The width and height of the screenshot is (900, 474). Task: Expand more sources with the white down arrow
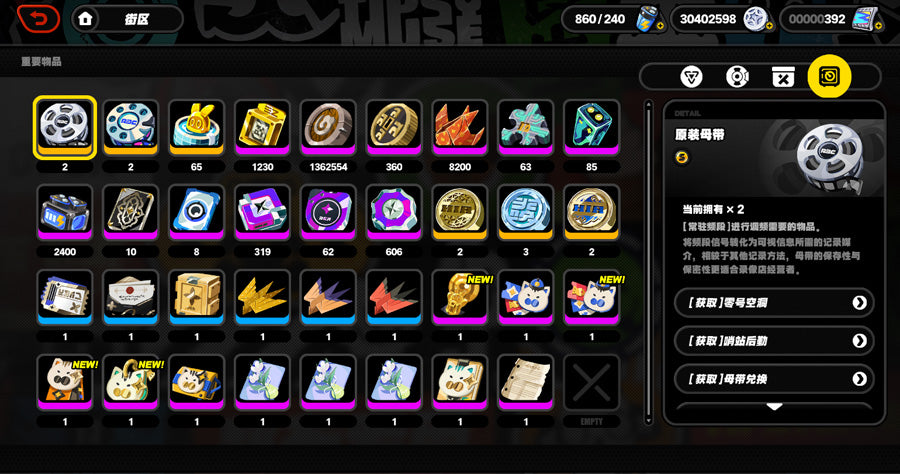click(x=774, y=407)
